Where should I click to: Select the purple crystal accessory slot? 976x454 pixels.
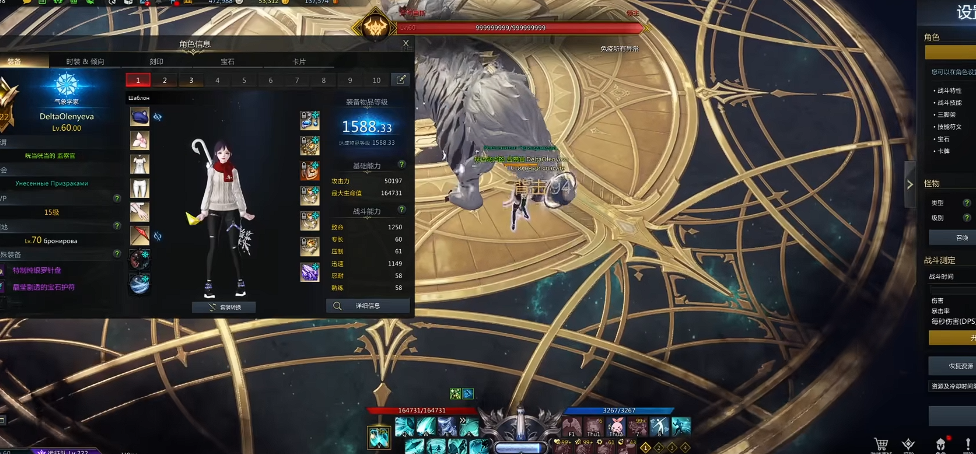(310, 271)
